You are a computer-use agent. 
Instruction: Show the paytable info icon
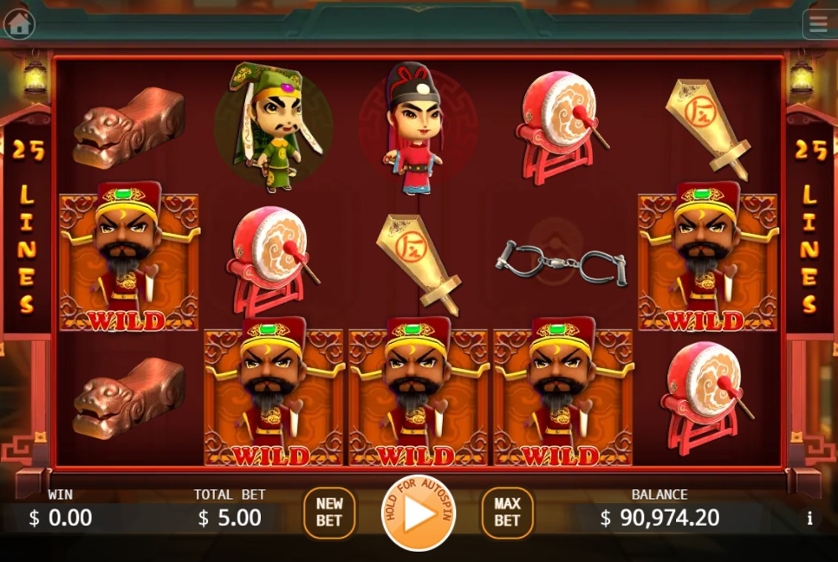coord(809,519)
